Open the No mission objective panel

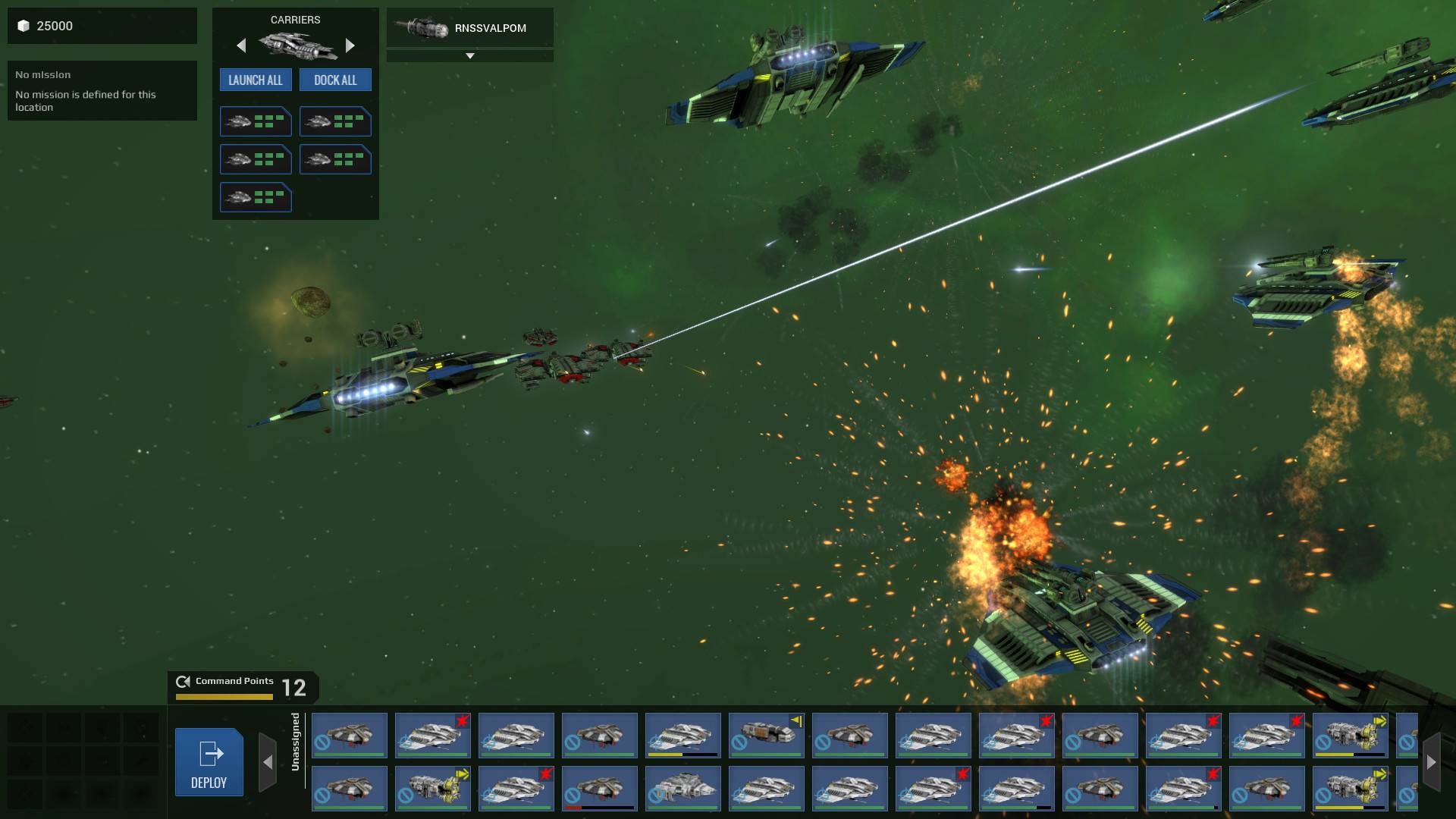point(102,90)
